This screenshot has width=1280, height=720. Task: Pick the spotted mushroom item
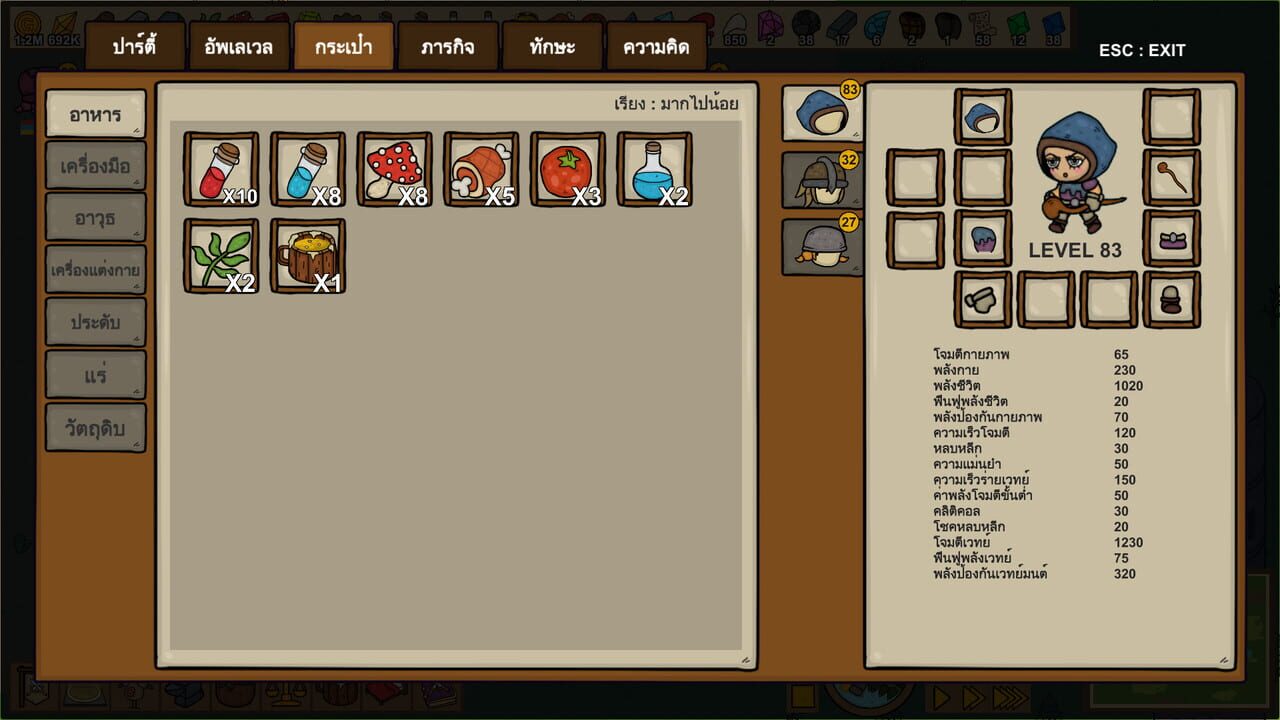(x=394, y=168)
